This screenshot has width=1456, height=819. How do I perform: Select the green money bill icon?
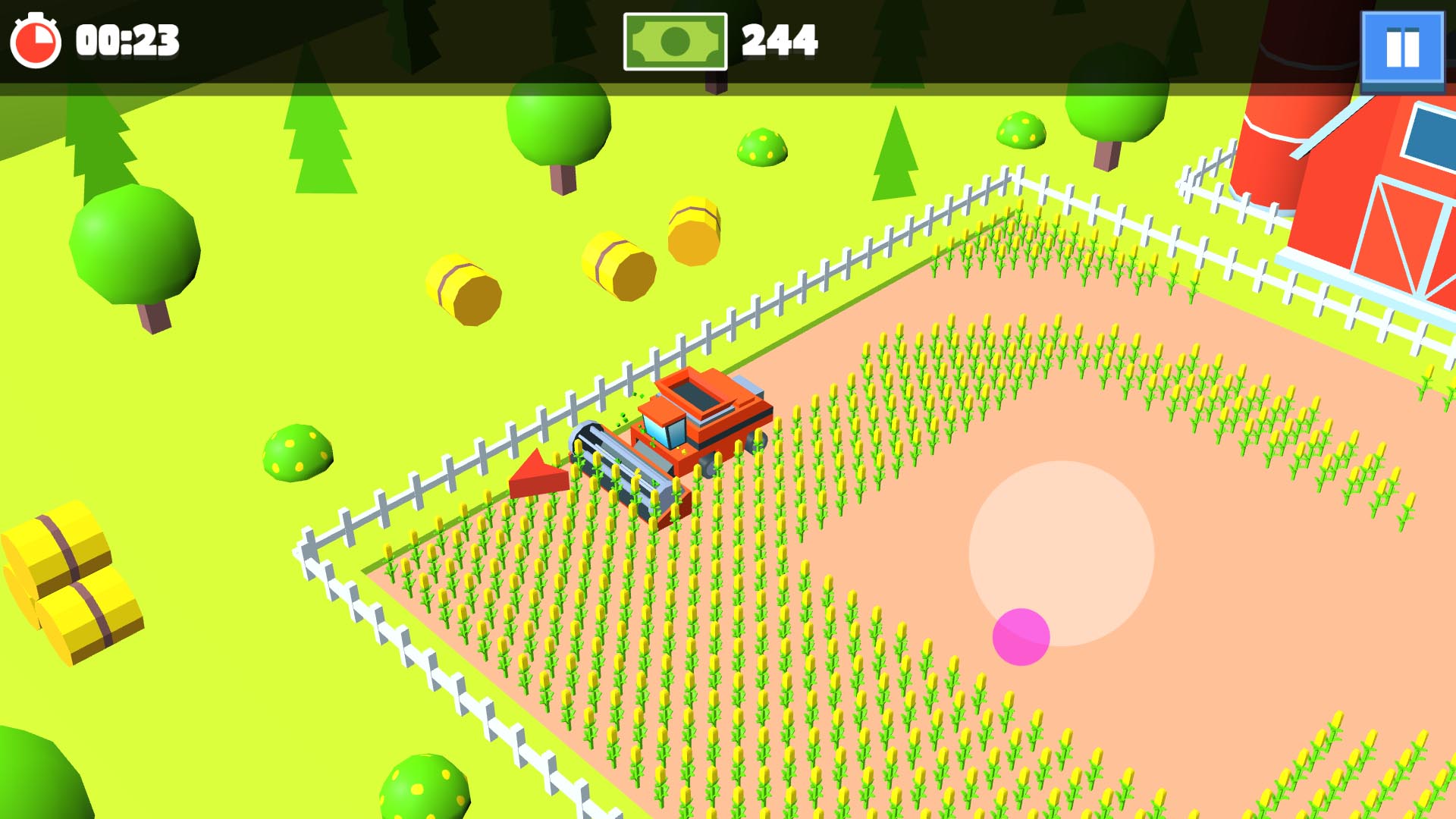point(674,42)
